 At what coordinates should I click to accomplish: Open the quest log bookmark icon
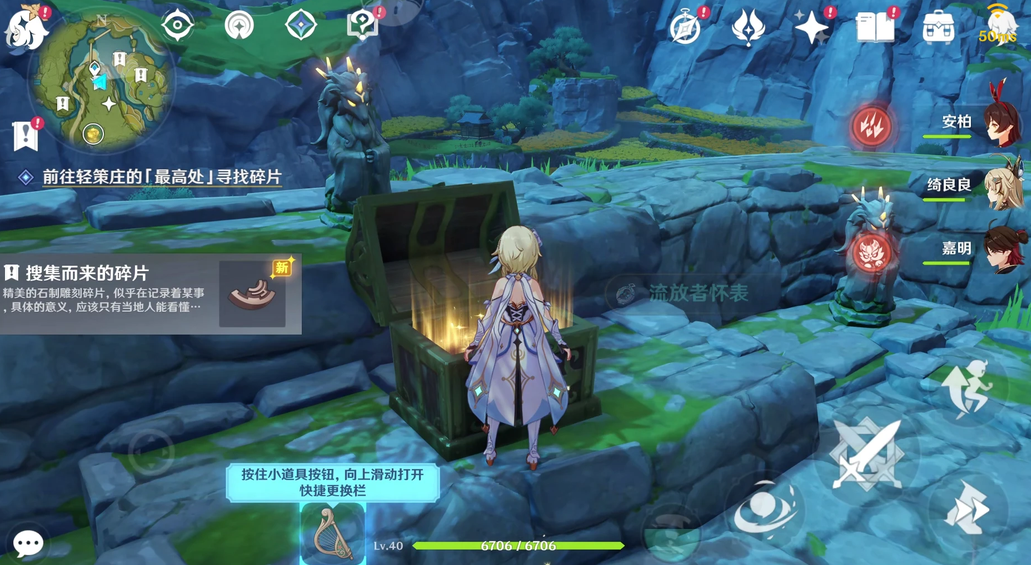(x=26, y=135)
